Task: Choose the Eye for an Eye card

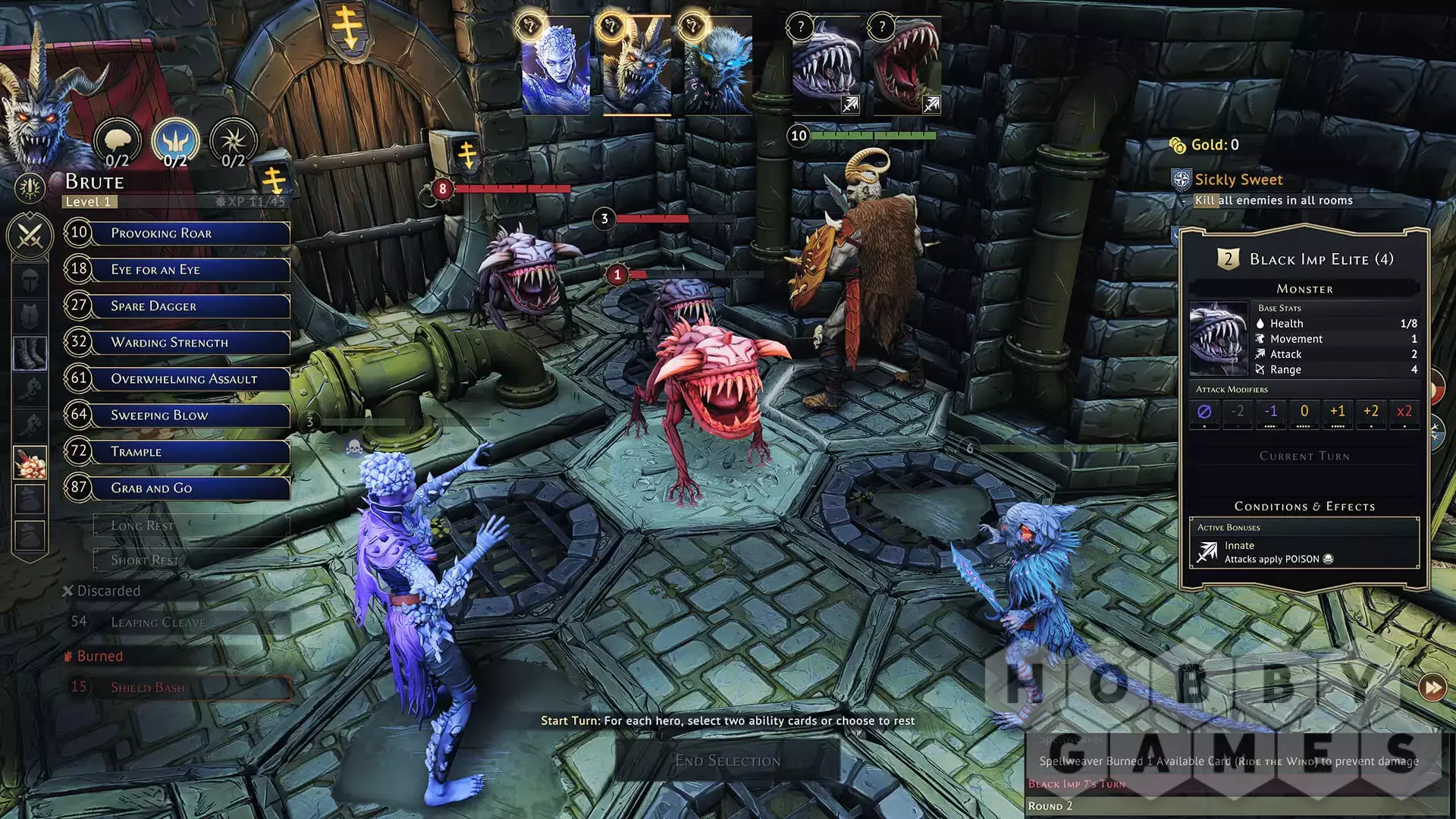Action: 190,270
